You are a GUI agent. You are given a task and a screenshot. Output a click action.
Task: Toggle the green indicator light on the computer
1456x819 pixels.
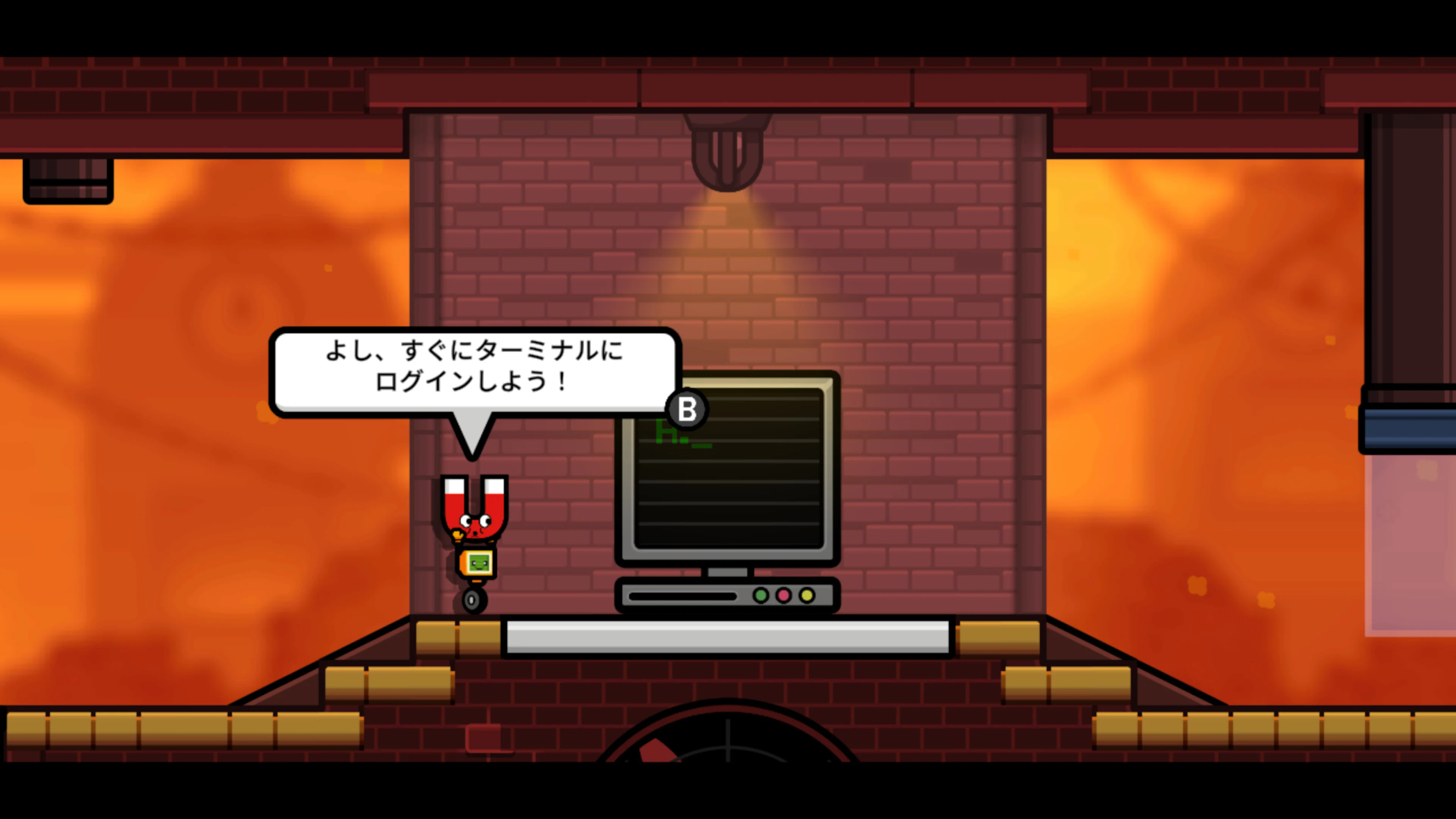[x=761, y=596]
